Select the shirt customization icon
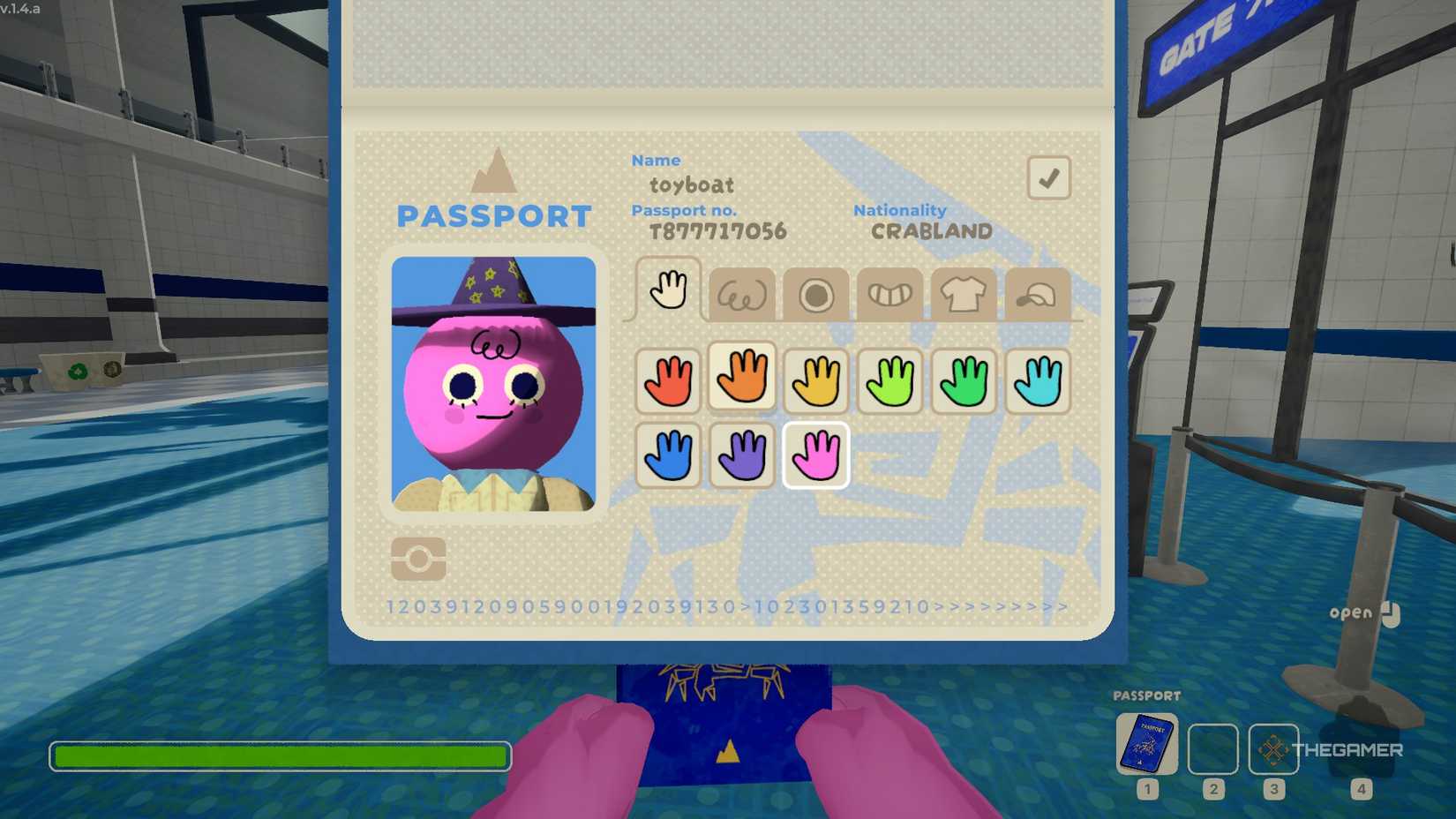 coord(964,294)
